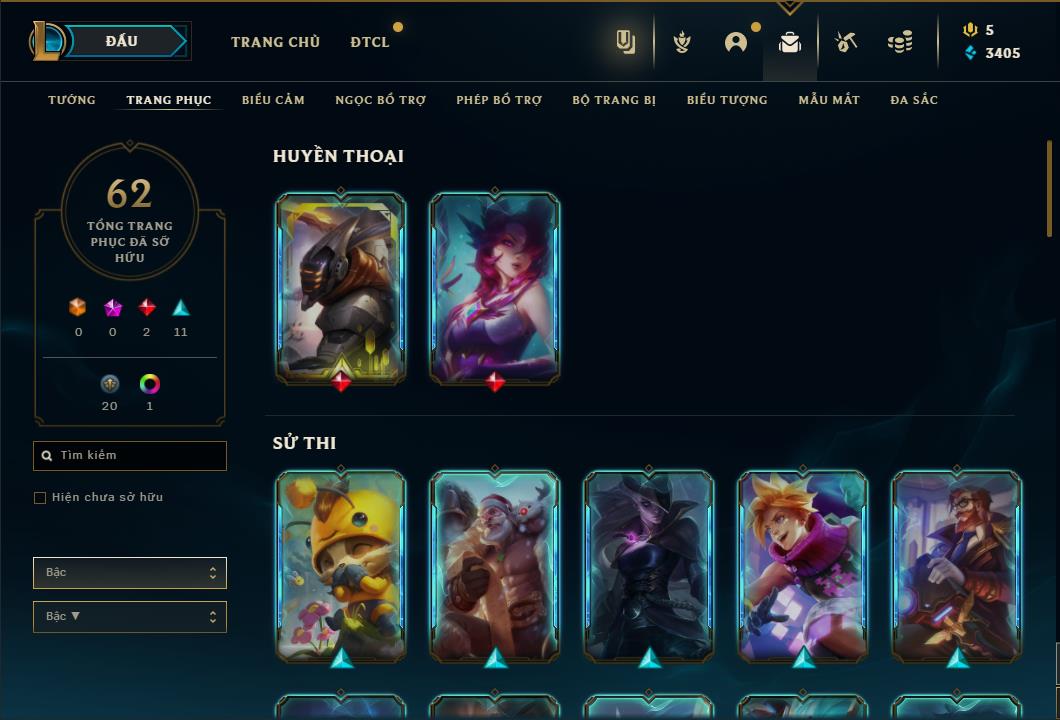This screenshot has height=720, width=1060.
Task: Open the profile icon in top bar
Action: (736, 42)
